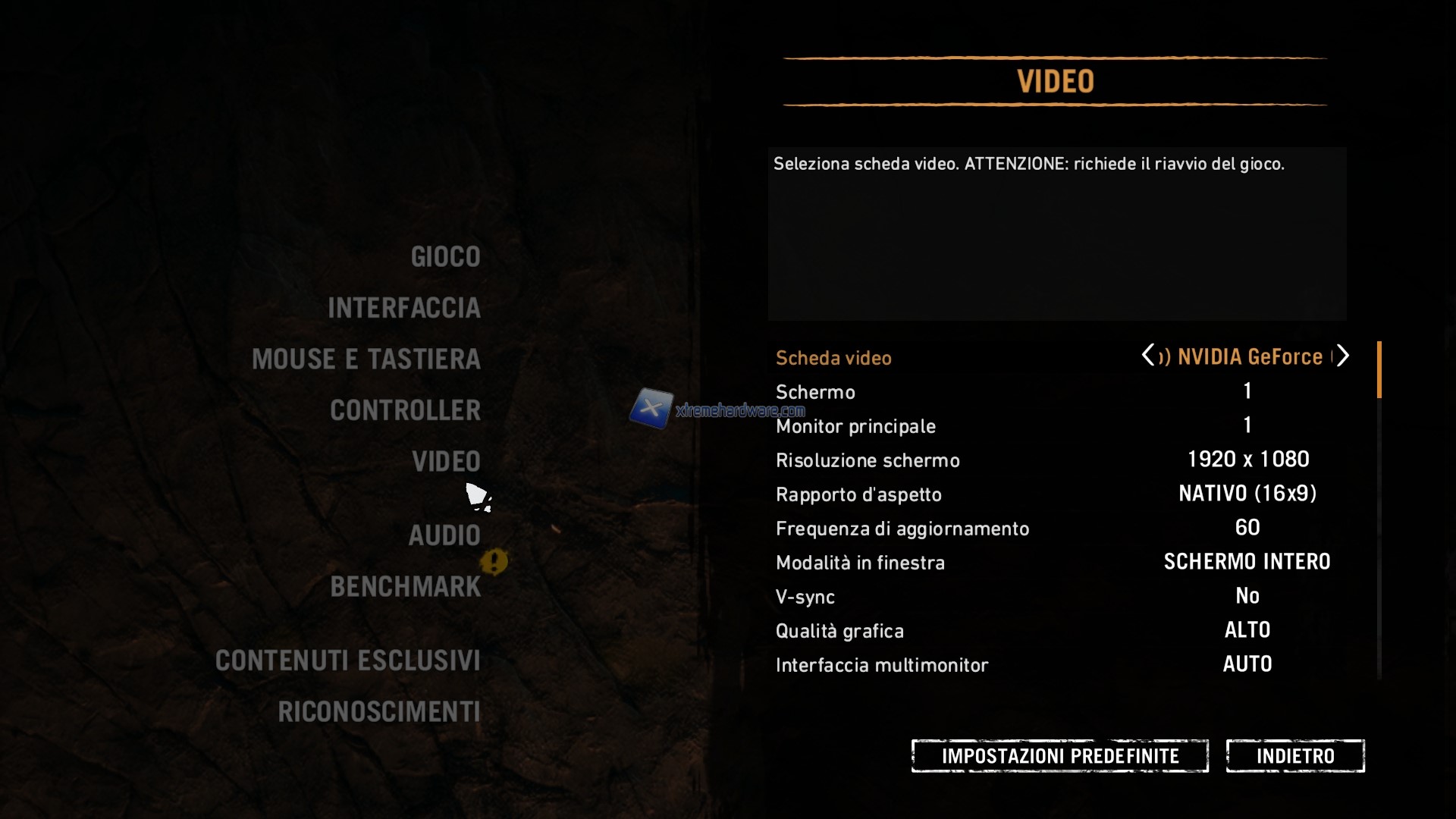Choose the Video menu entry
Screen dimensions: 1456x819
(x=446, y=462)
